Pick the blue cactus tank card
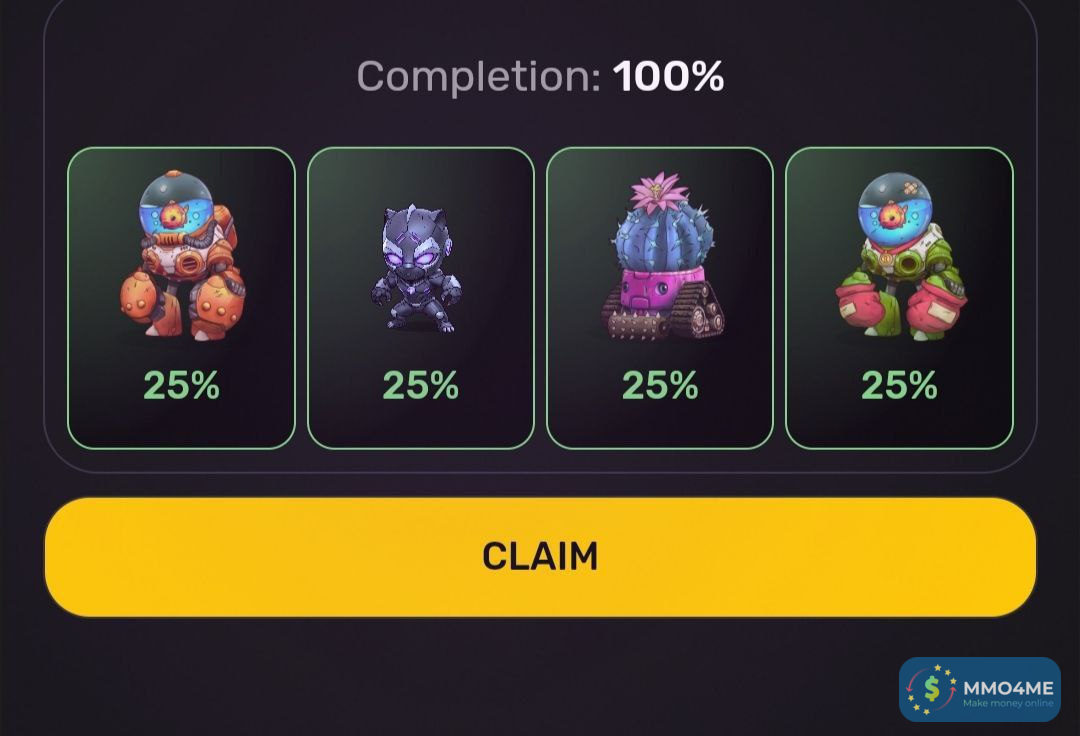This screenshot has height=736, width=1080. pos(660,298)
